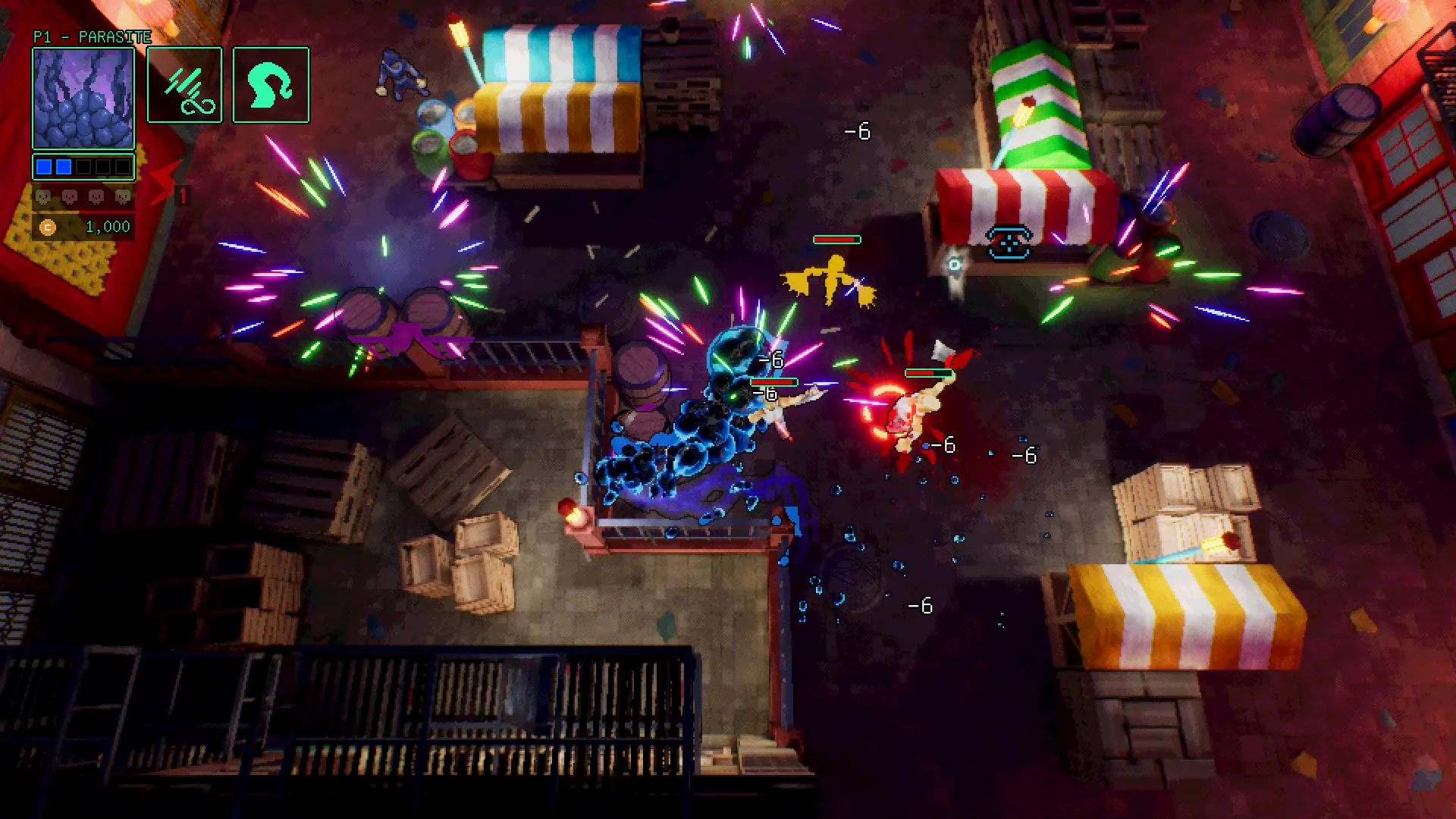Click the enemy health bar above the shop
The image size is (1456, 819).
click(x=836, y=239)
